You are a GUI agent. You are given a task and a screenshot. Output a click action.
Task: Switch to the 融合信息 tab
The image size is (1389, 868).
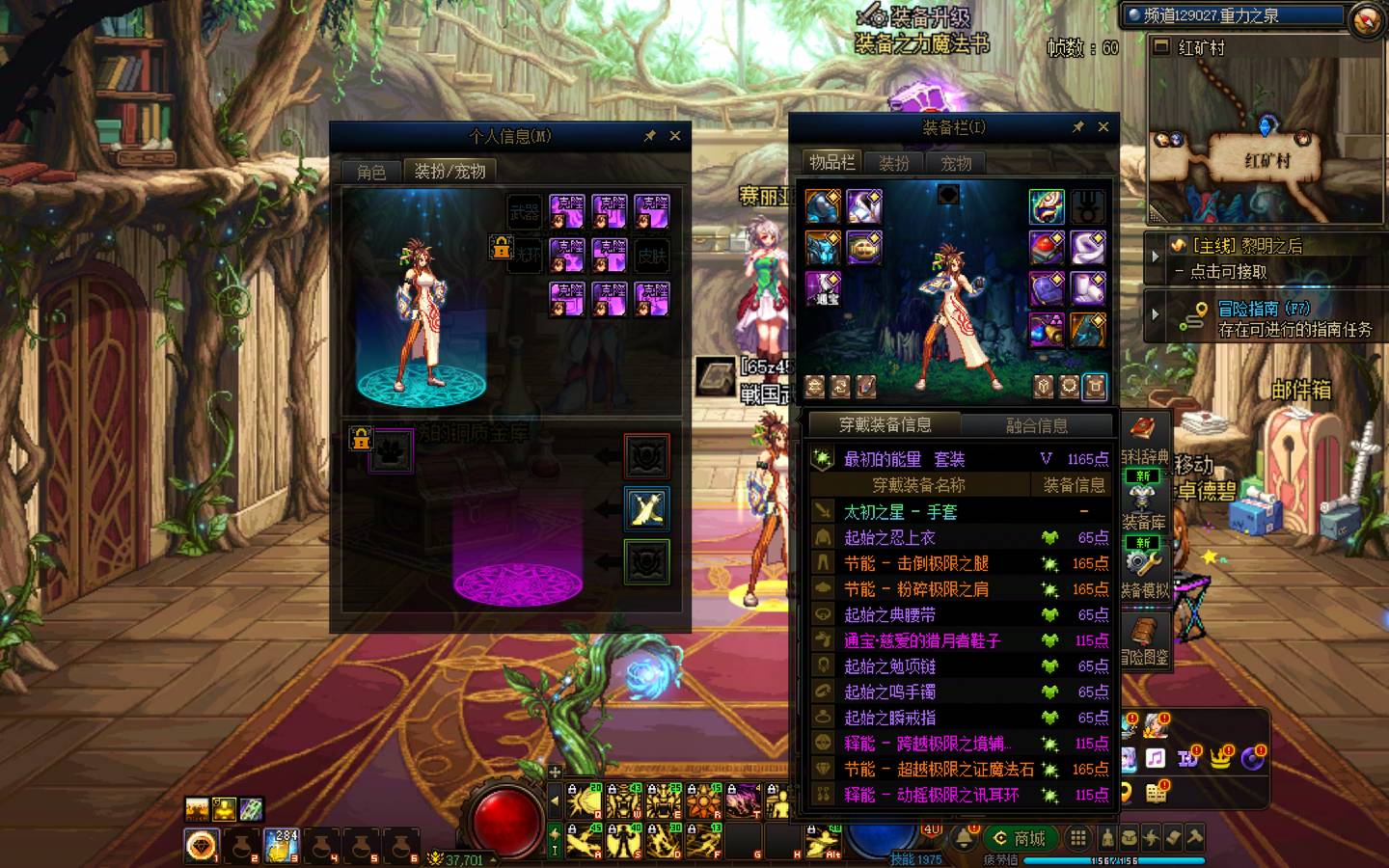[x=1037, y=425]
